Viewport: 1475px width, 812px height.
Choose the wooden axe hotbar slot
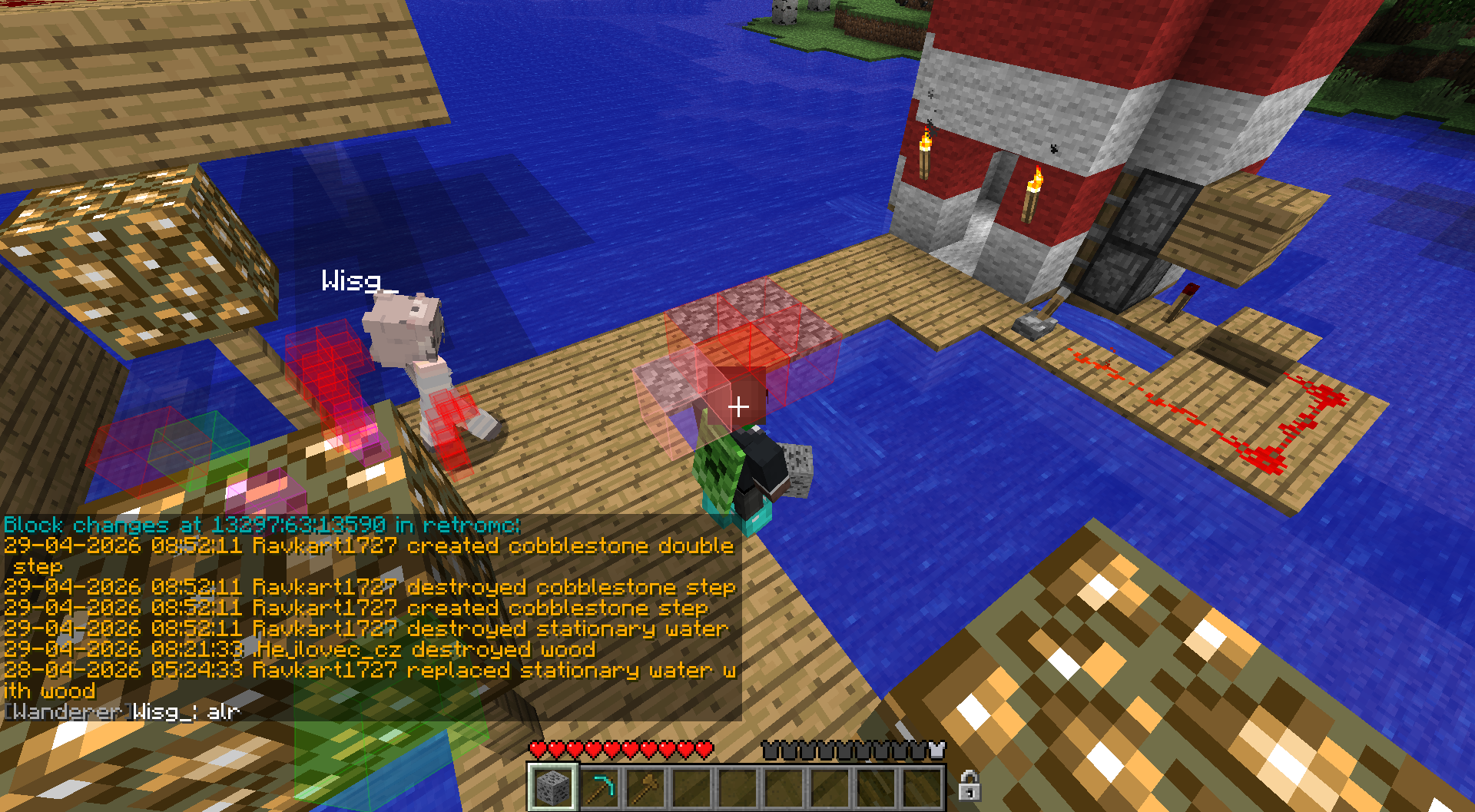[x=645, y=787]
